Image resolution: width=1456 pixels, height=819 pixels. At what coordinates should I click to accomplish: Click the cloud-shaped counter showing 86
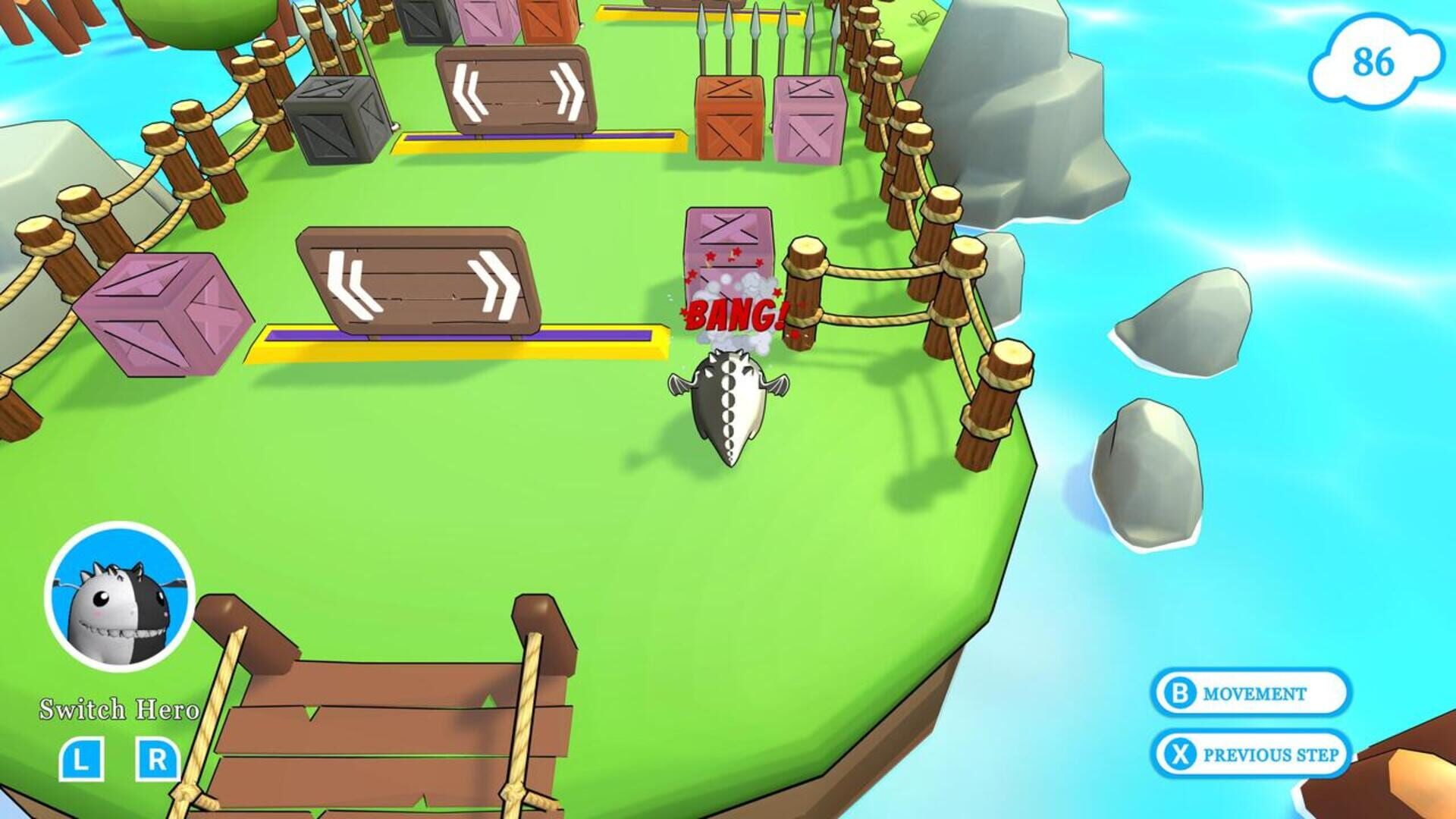pyautogui.click(x=1375, y=59)
